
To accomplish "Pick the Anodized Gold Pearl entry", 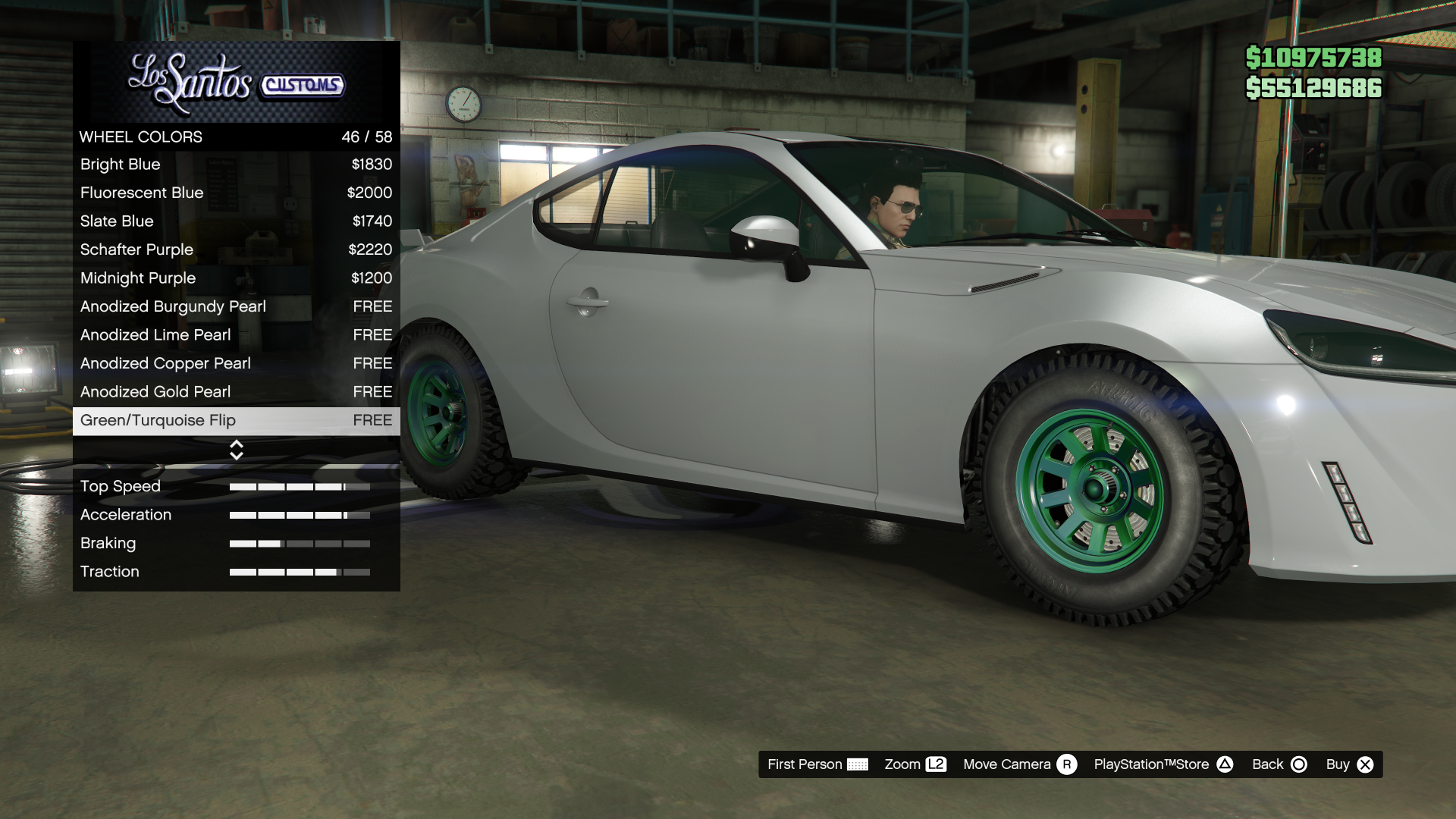I will click(x=236, y=392).
